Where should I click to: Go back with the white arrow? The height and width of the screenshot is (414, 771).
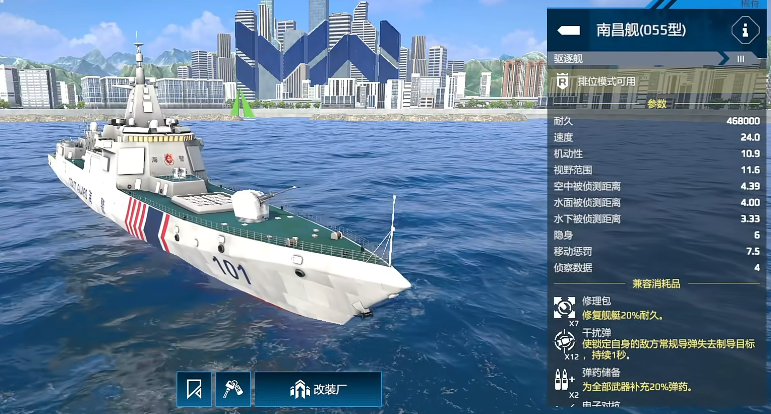569,30
